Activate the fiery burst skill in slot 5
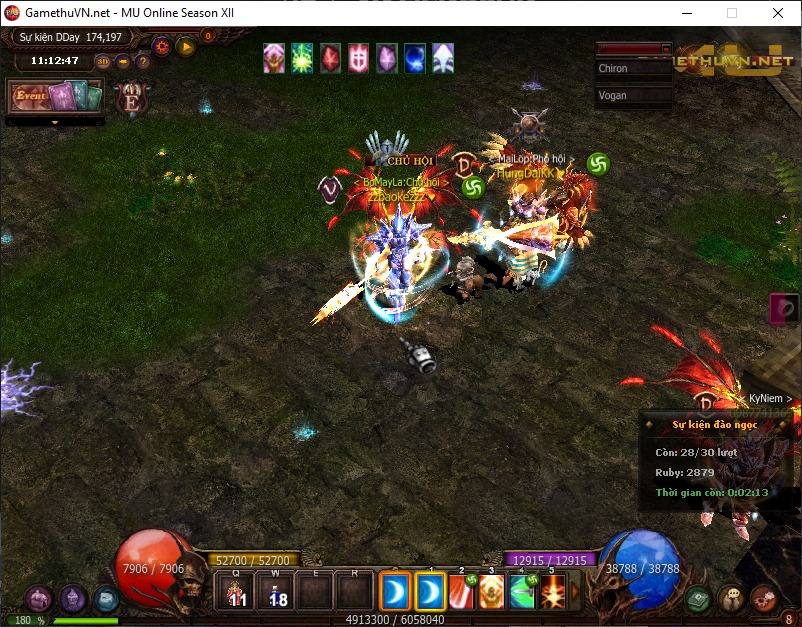Image resolution: width=802 pixels, height=627 pixels. pyautogui.click(x=552, y=592)
